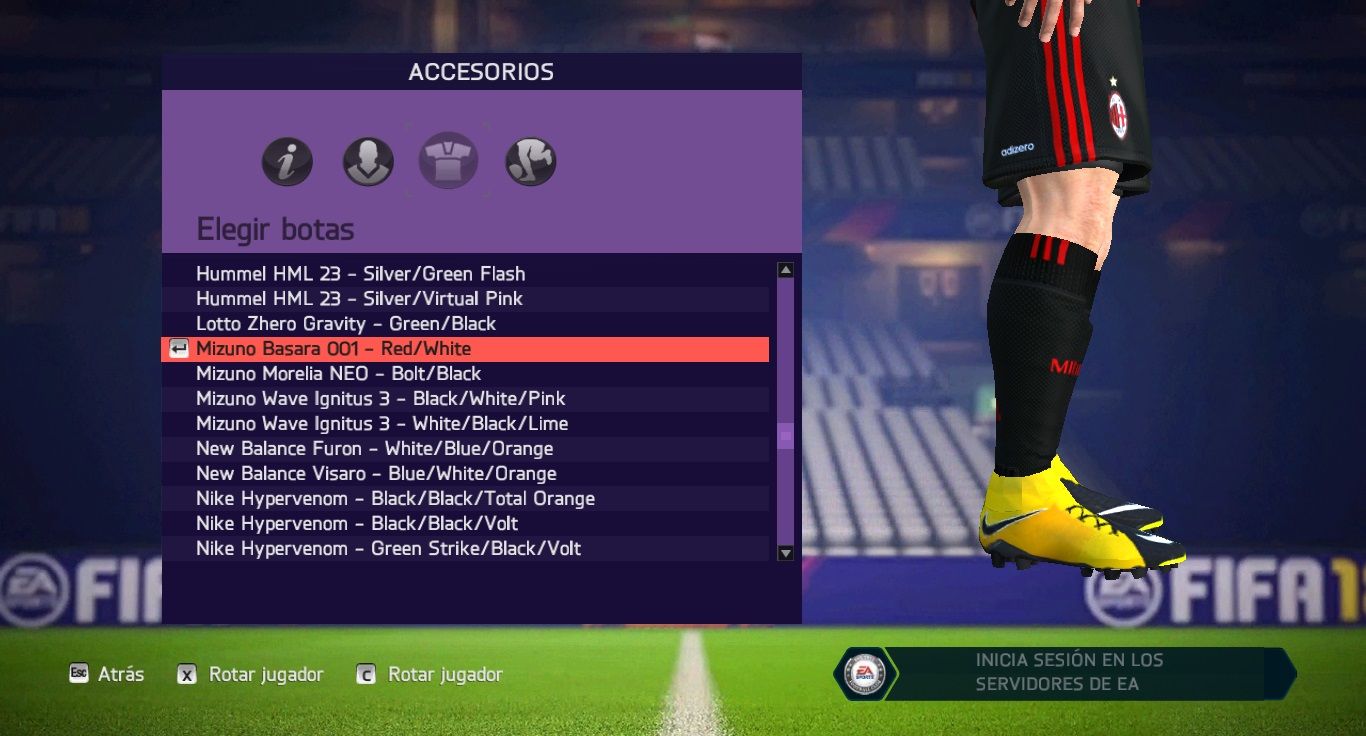1366x736 pixels.
Task: Click the boots list scroll-down arrow
Action: click(x=786, y=553)
